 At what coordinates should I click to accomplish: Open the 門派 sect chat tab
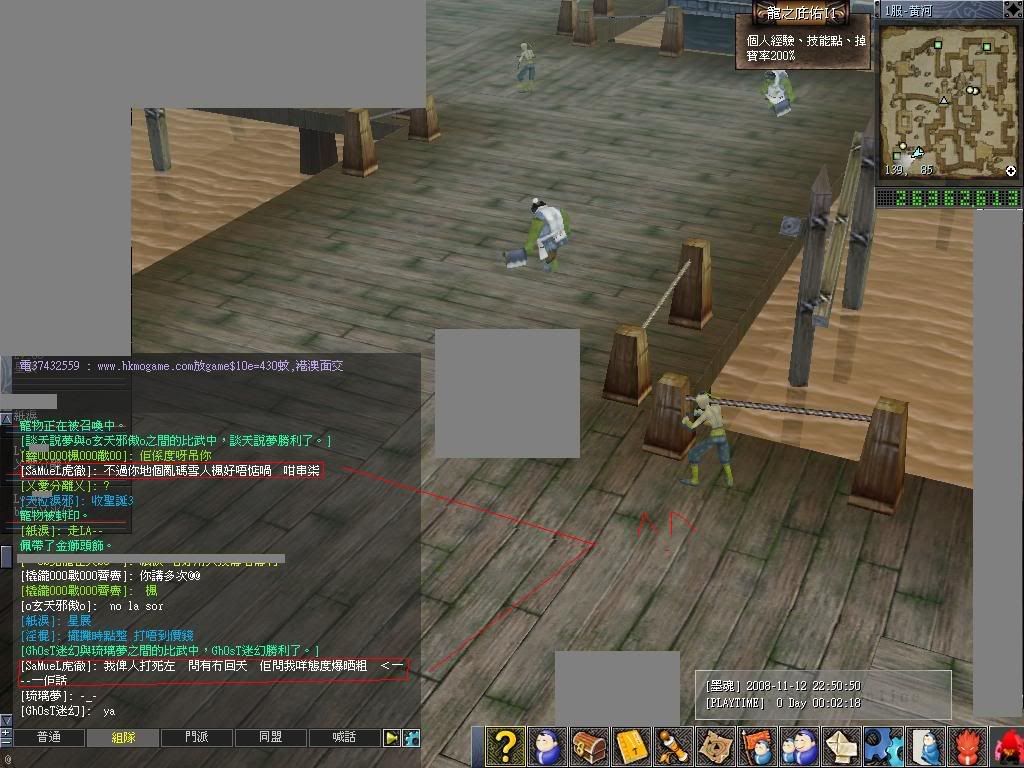click(x=197, y=738)
